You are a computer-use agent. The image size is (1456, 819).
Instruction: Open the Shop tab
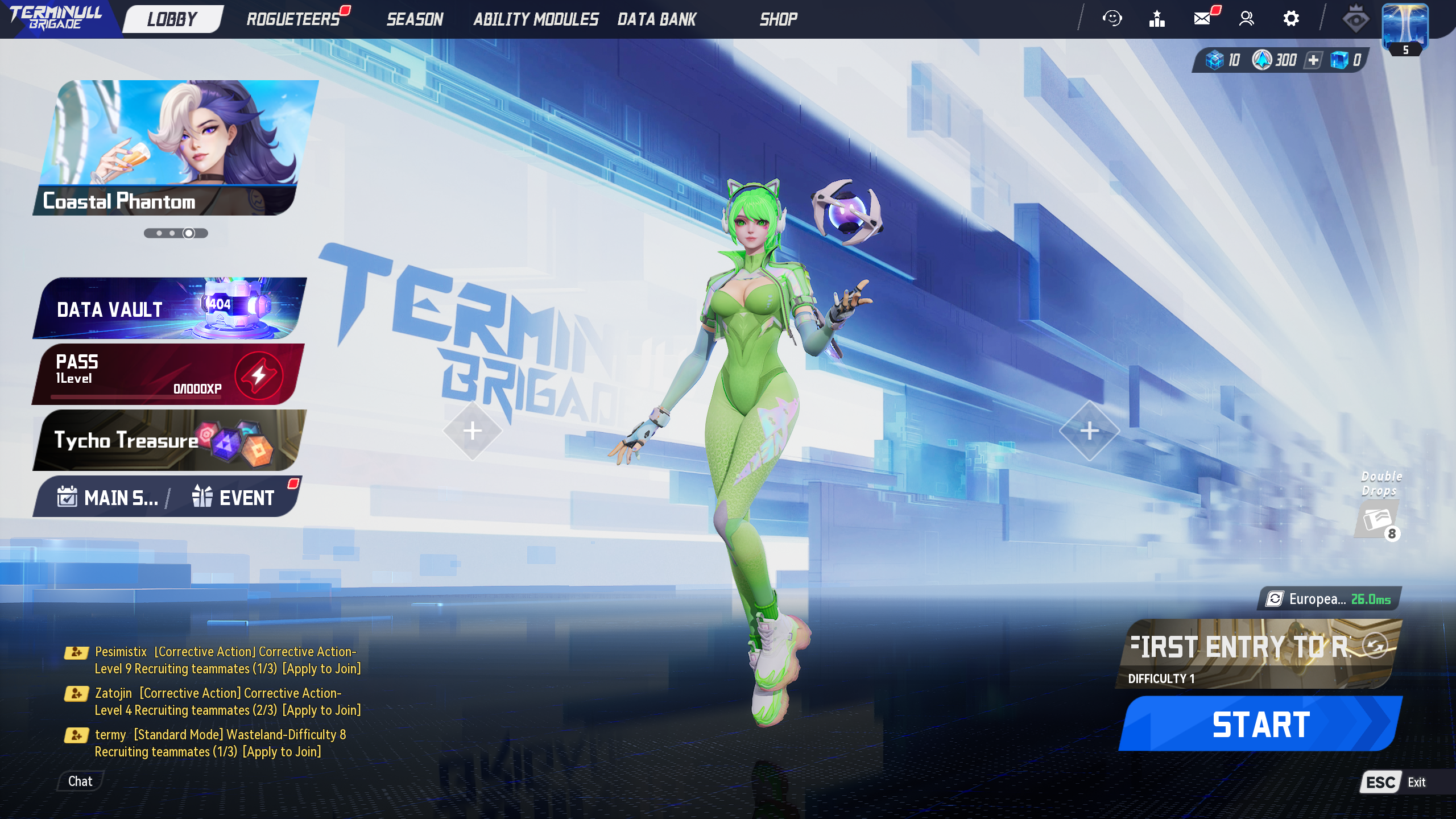(x=778, y=19)
